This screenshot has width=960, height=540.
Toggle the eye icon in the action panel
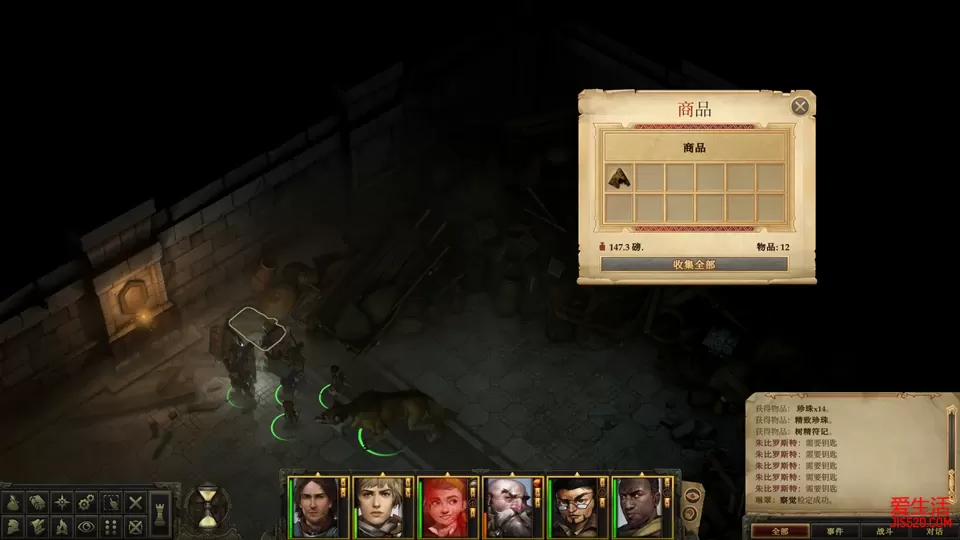(x=88, y=525)
